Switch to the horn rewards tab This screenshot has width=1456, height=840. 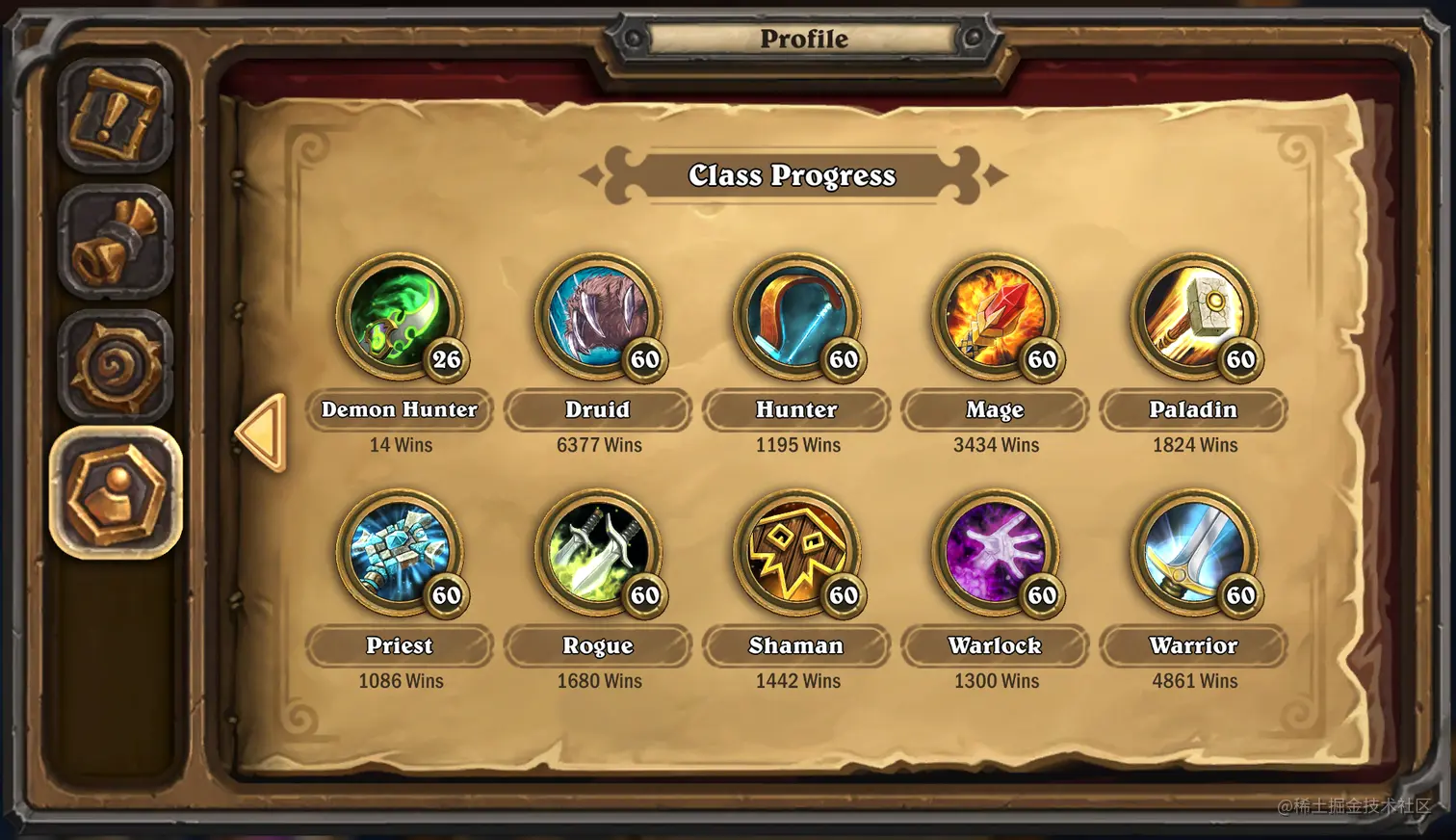pos(116,241)
